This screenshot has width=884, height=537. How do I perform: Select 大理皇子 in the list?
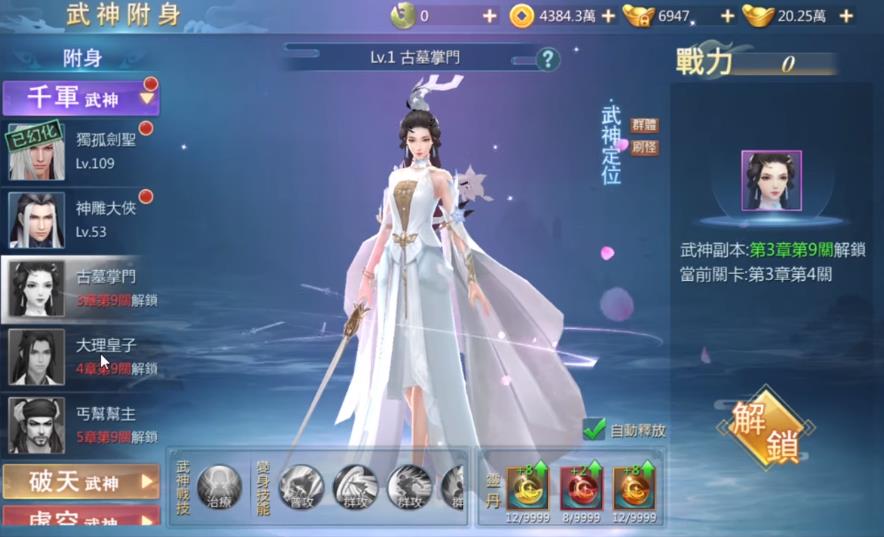tap(81, 356)
